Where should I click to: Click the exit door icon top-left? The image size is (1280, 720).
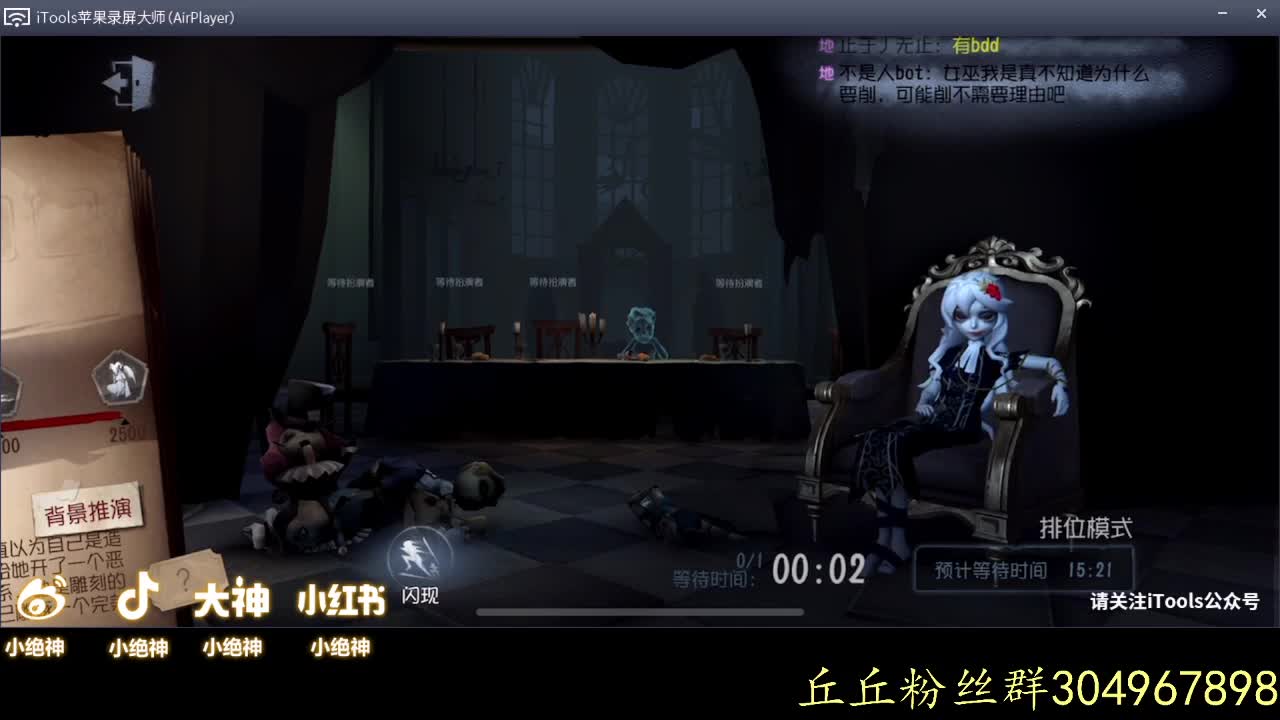click(128, 82)
